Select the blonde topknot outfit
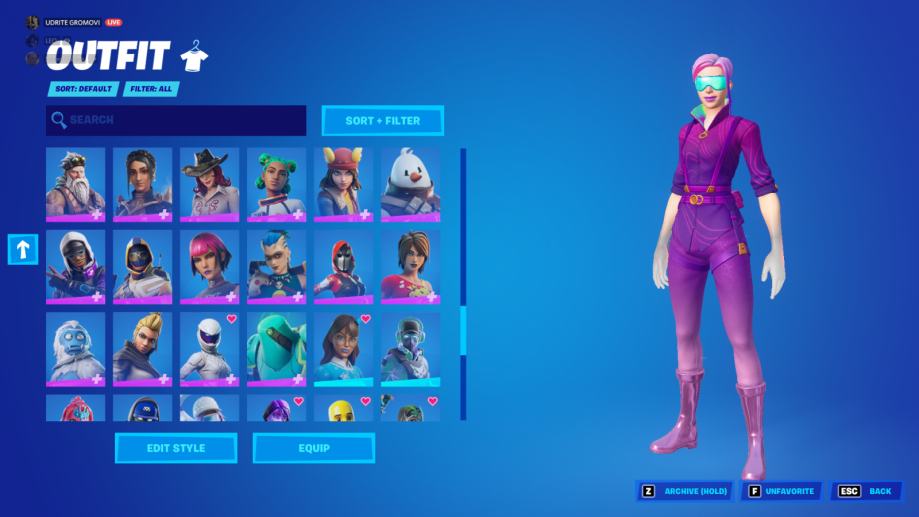The height and width of the screenshot is (517, 919). [x=142, y=348]
